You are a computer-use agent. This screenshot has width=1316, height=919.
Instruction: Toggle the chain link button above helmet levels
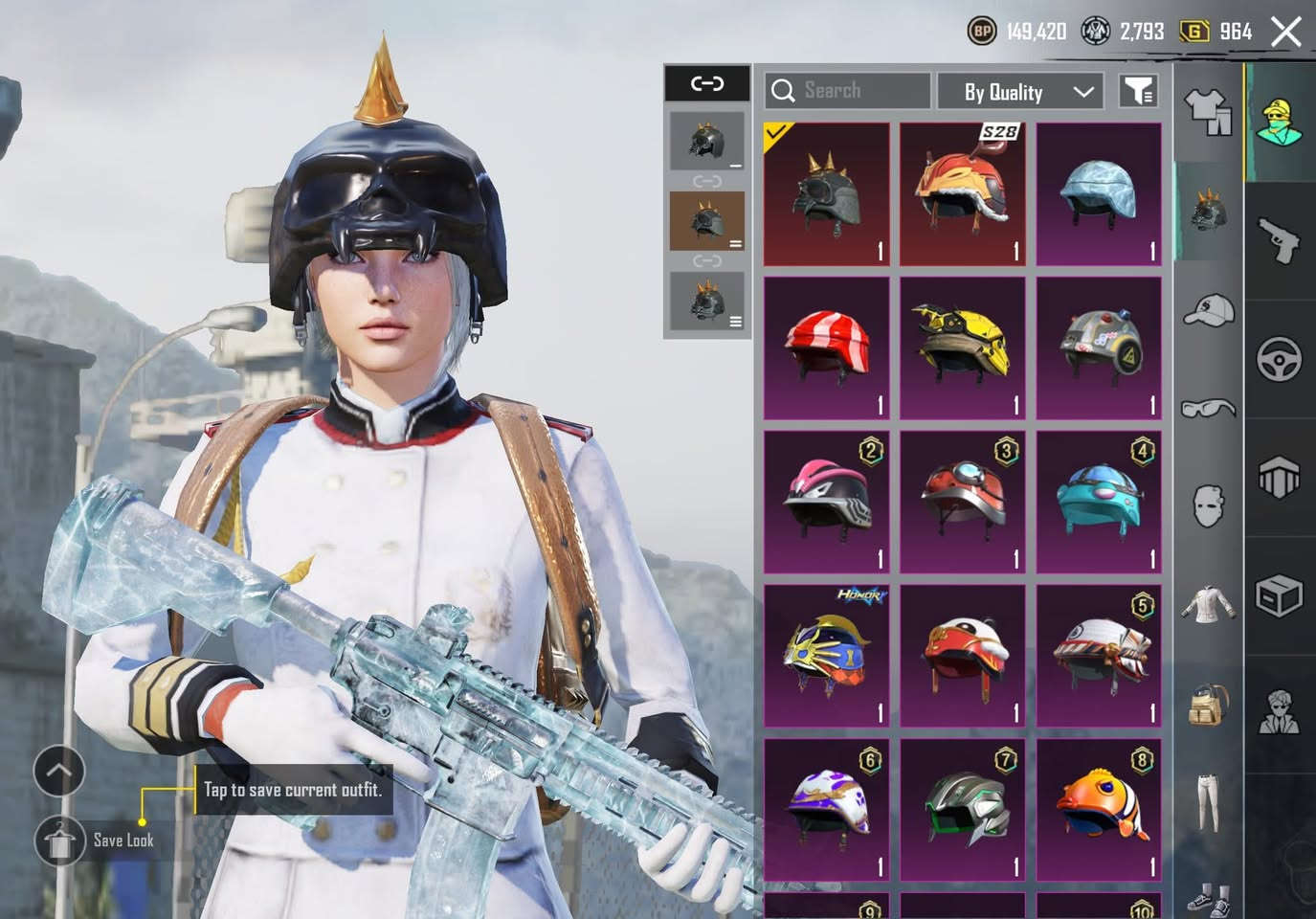point(707,84)
